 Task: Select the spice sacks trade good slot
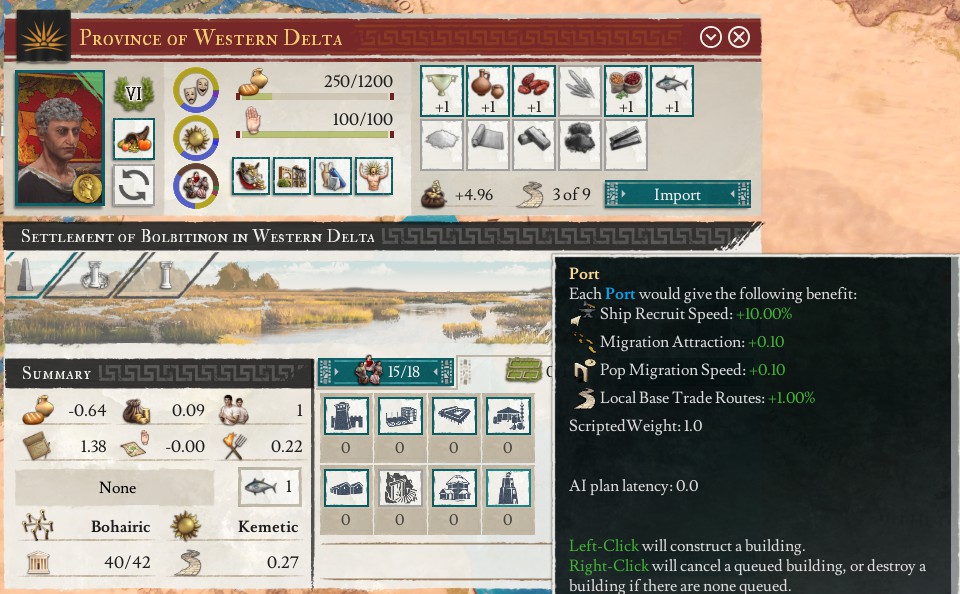[625, 90]
